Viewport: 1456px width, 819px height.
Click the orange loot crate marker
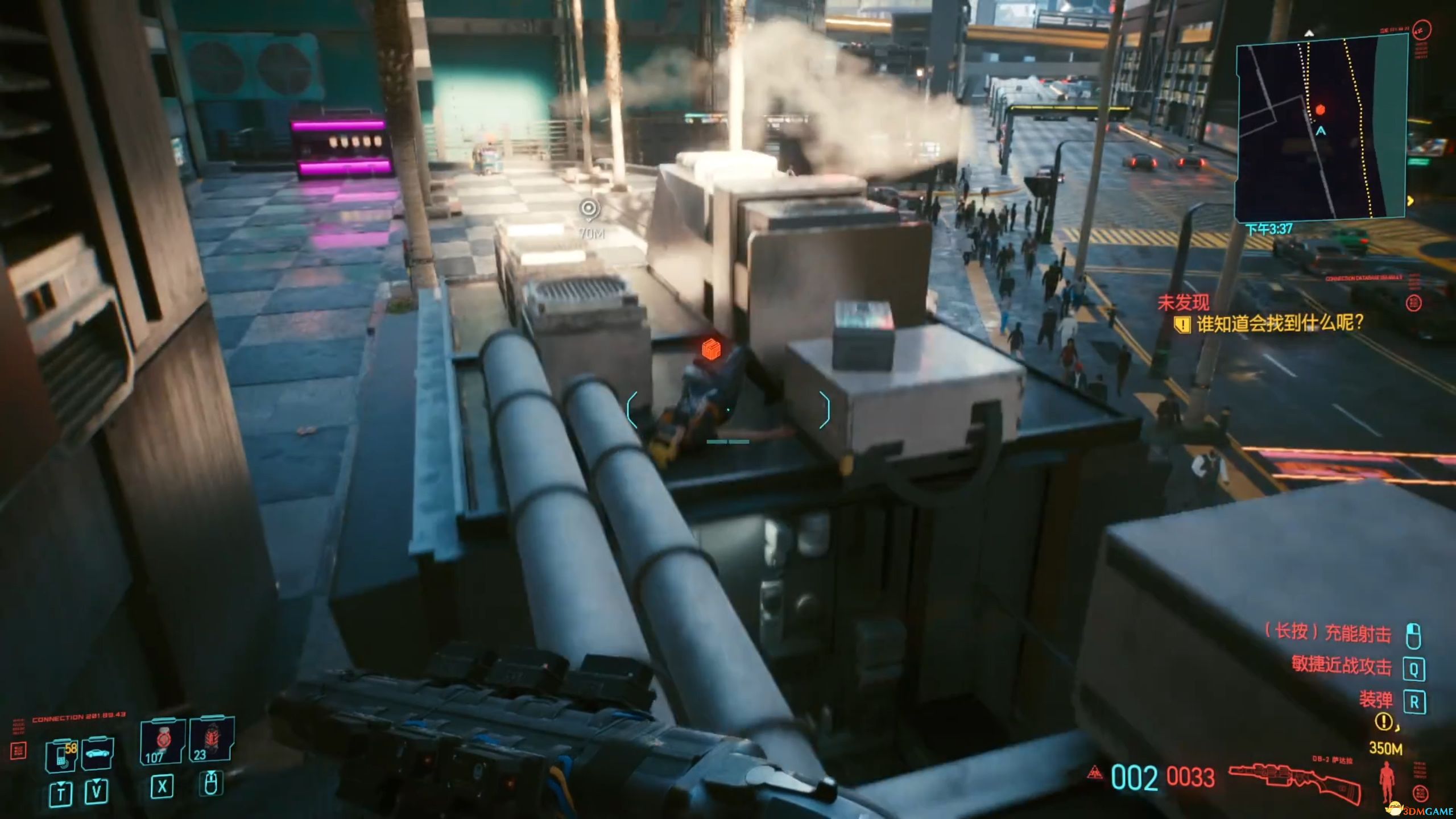[711, 349]
